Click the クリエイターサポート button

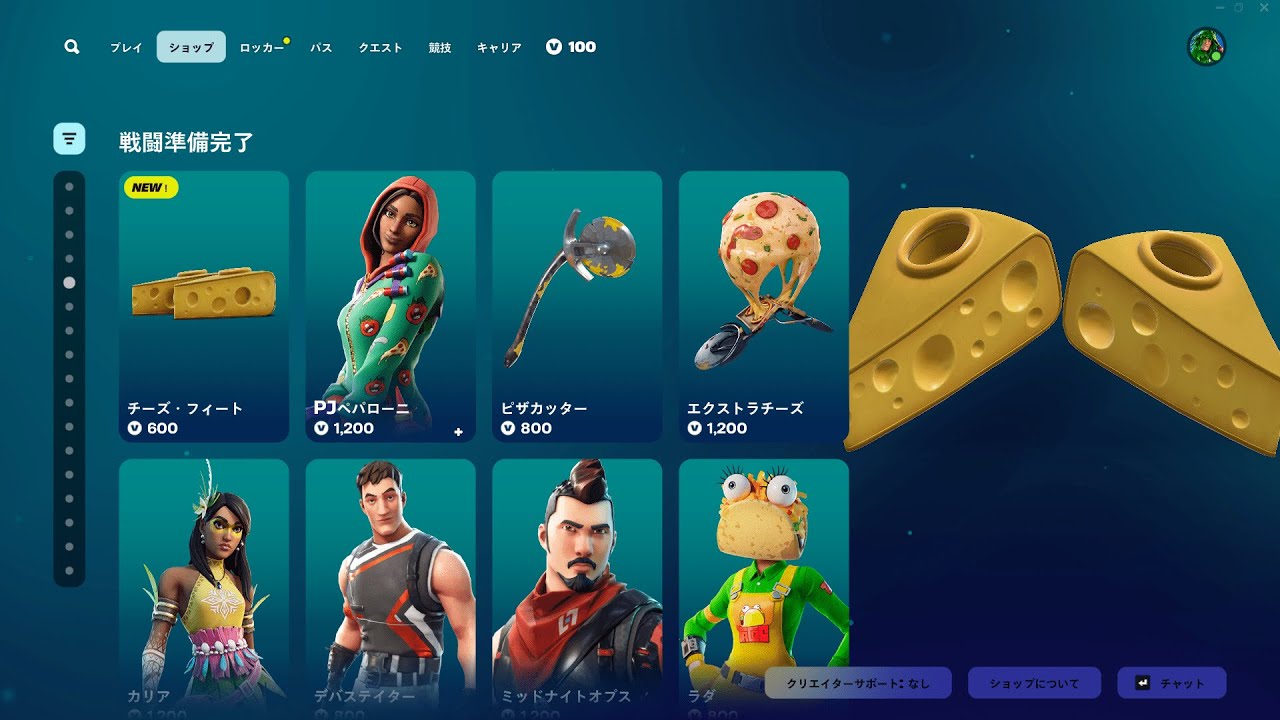[858, 683]
